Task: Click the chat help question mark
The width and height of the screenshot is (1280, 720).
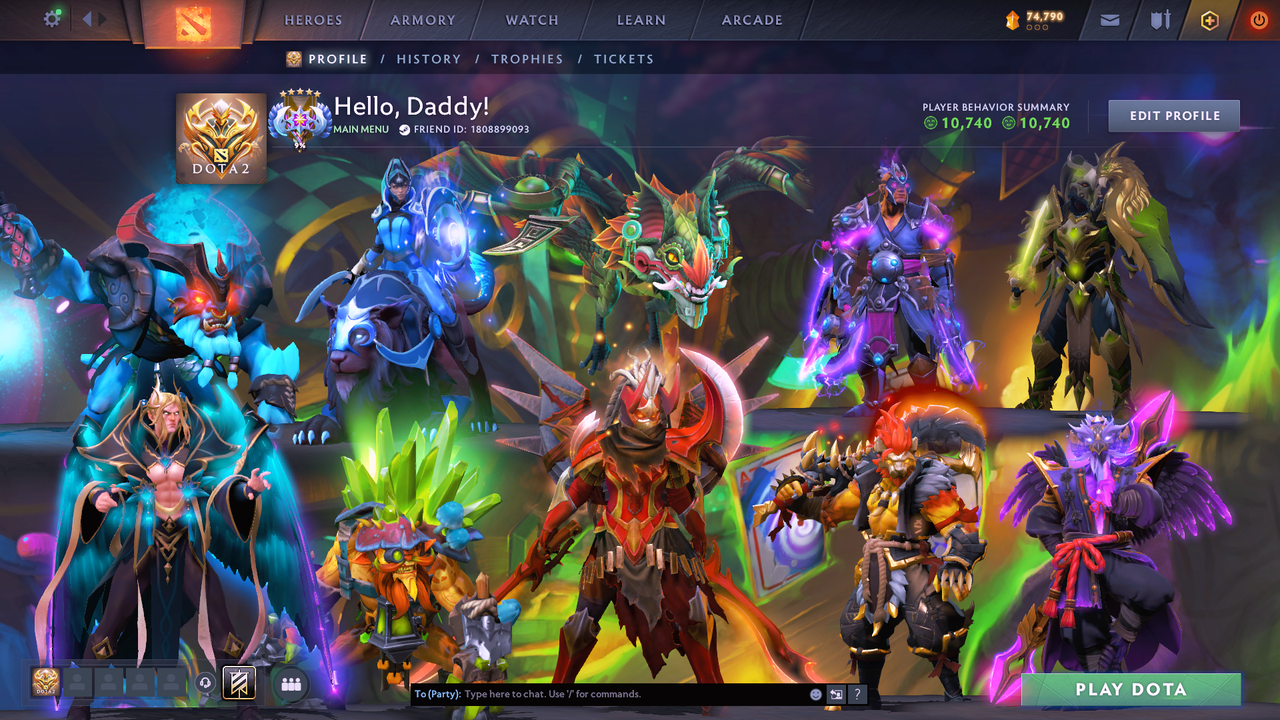Action: [x=857, y=693]
